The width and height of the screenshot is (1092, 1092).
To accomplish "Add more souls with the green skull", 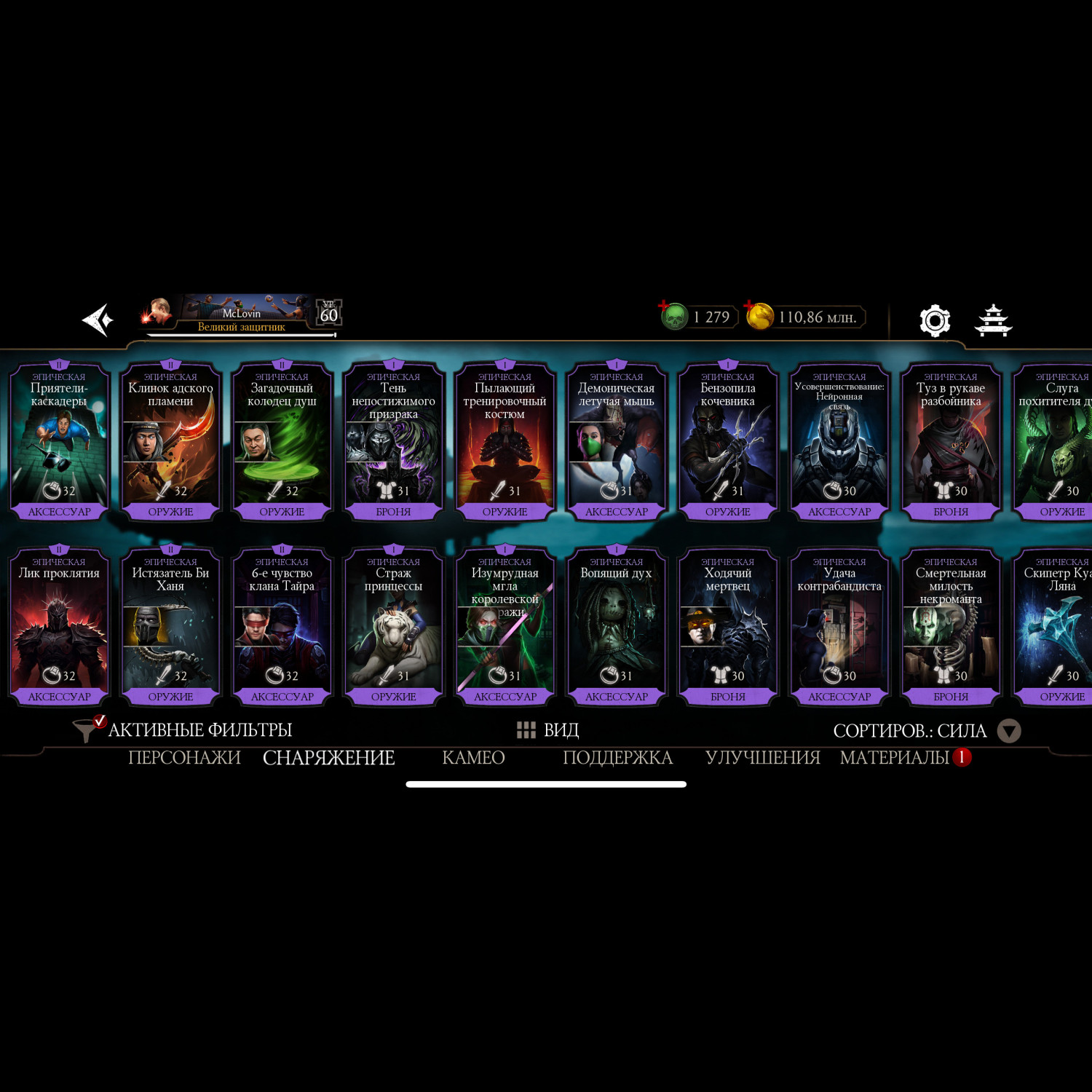I will coord(674,317).
